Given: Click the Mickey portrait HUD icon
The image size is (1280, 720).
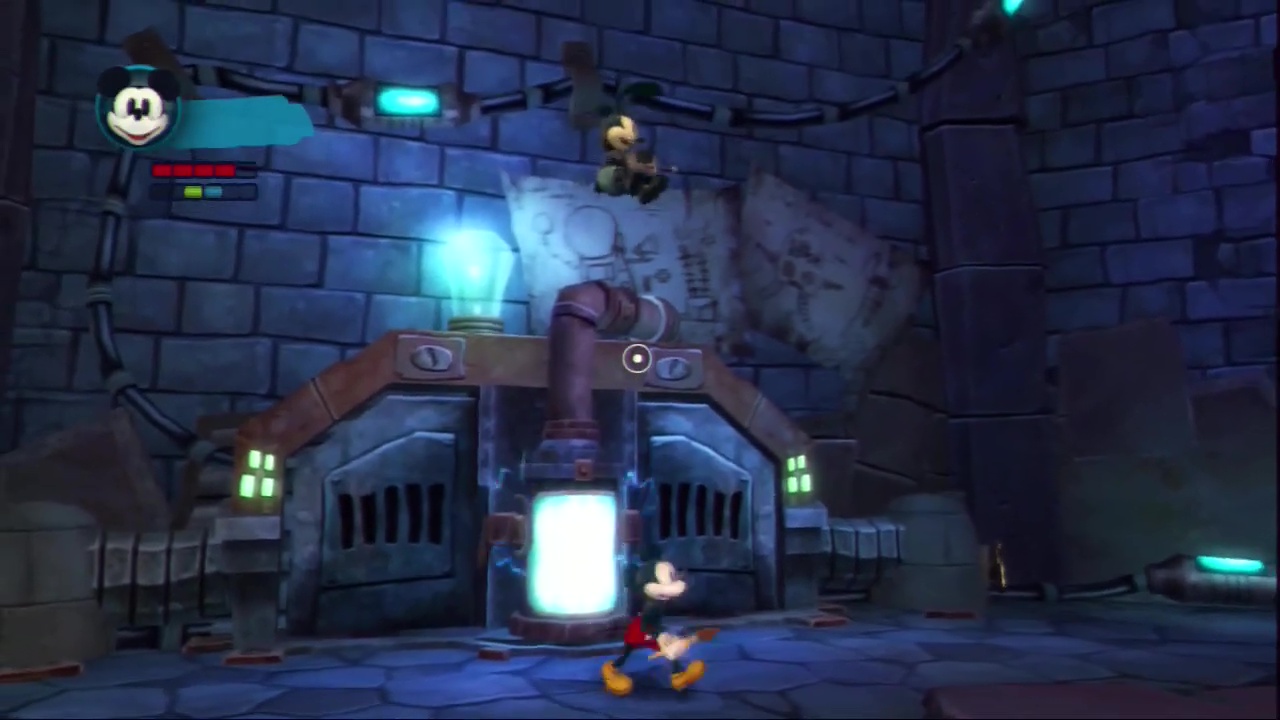Looking at the screenshot, I should (x=138, y=109).
